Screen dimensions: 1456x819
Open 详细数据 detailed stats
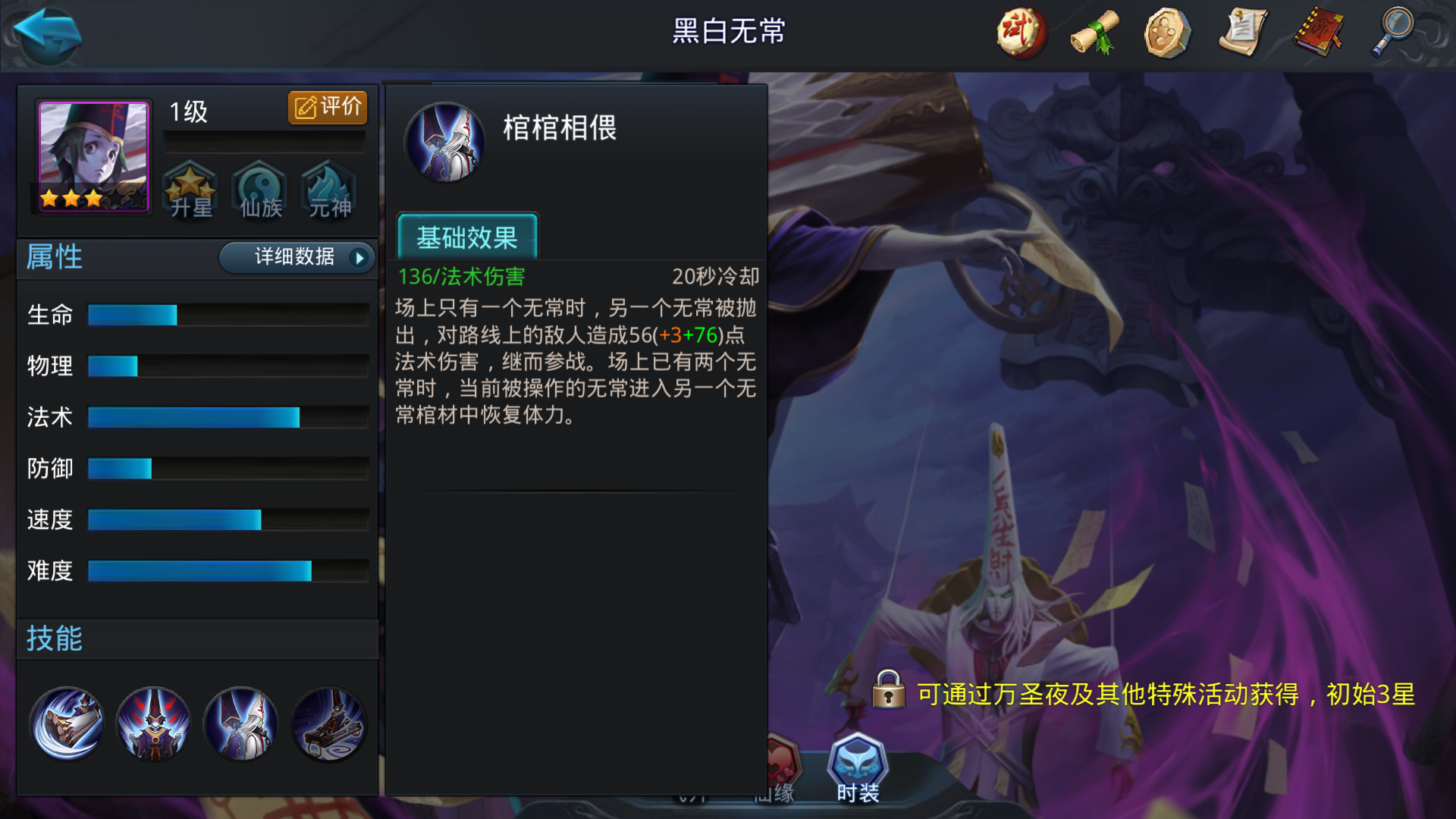[x=294, y=258]
